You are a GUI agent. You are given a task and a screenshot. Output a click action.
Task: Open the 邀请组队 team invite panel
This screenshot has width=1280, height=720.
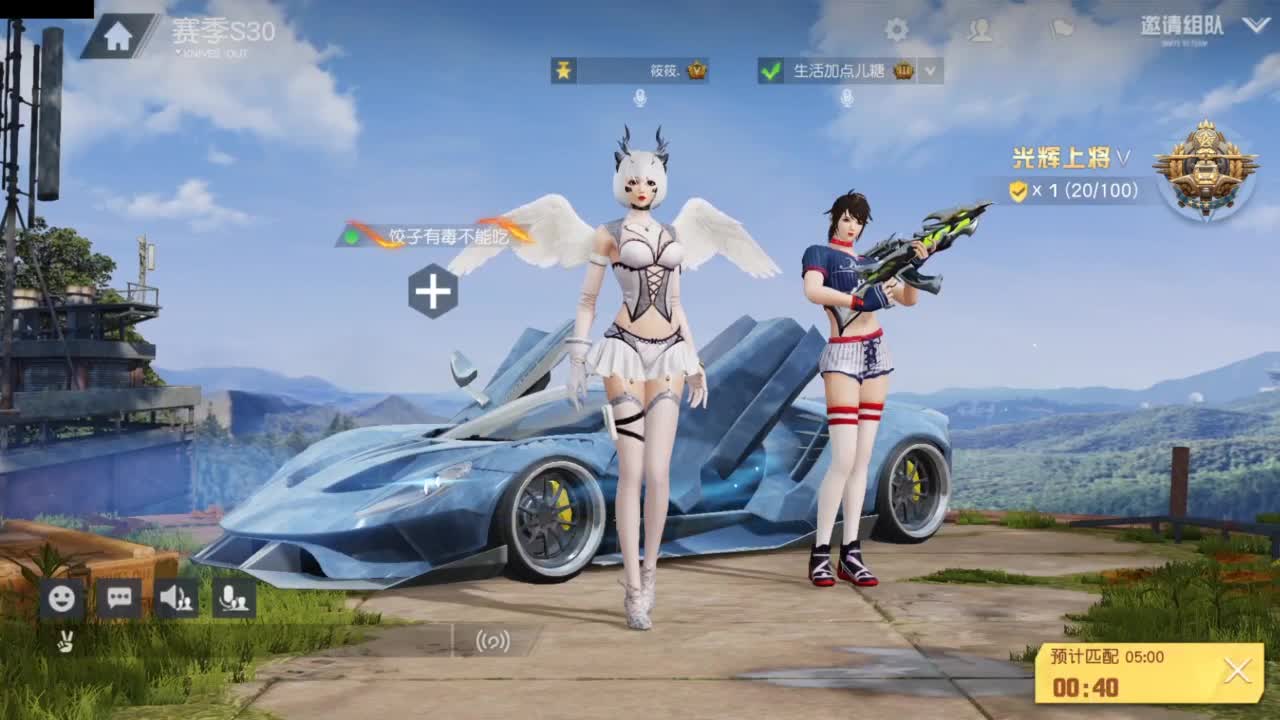tap(1181, 26)
